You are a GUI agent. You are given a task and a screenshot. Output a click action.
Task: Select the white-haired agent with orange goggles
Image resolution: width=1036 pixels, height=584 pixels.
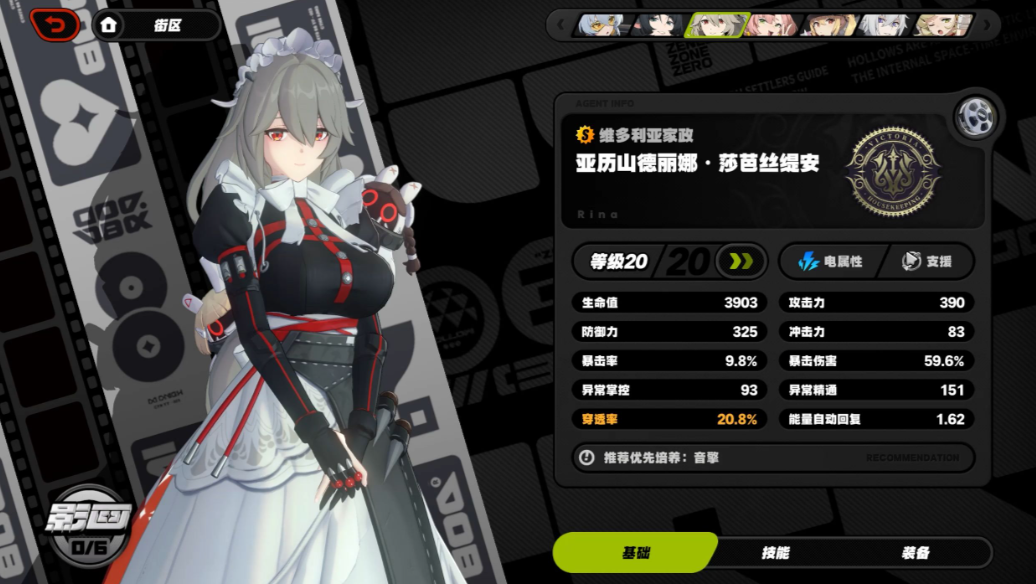click(602, 24)
